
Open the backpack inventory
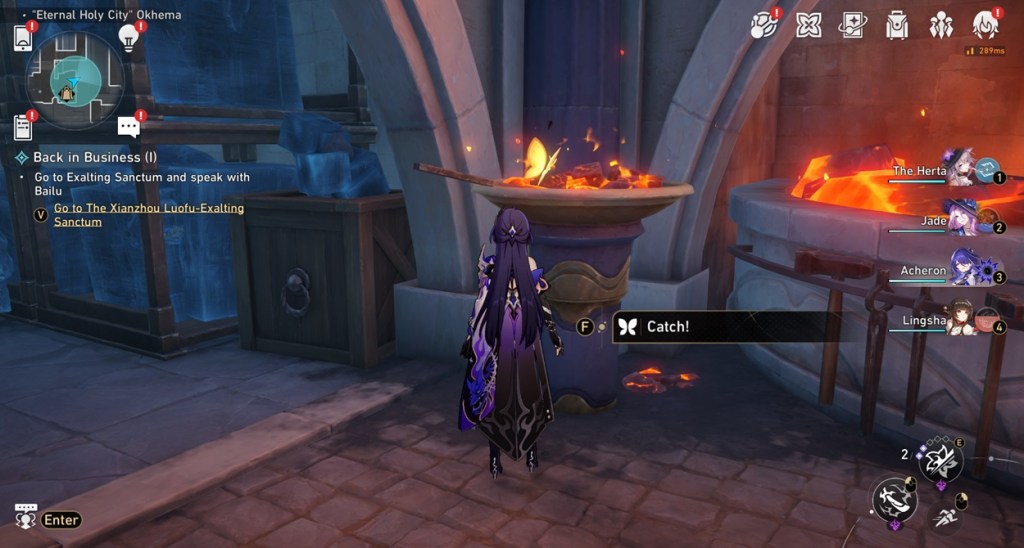[897, 25]
